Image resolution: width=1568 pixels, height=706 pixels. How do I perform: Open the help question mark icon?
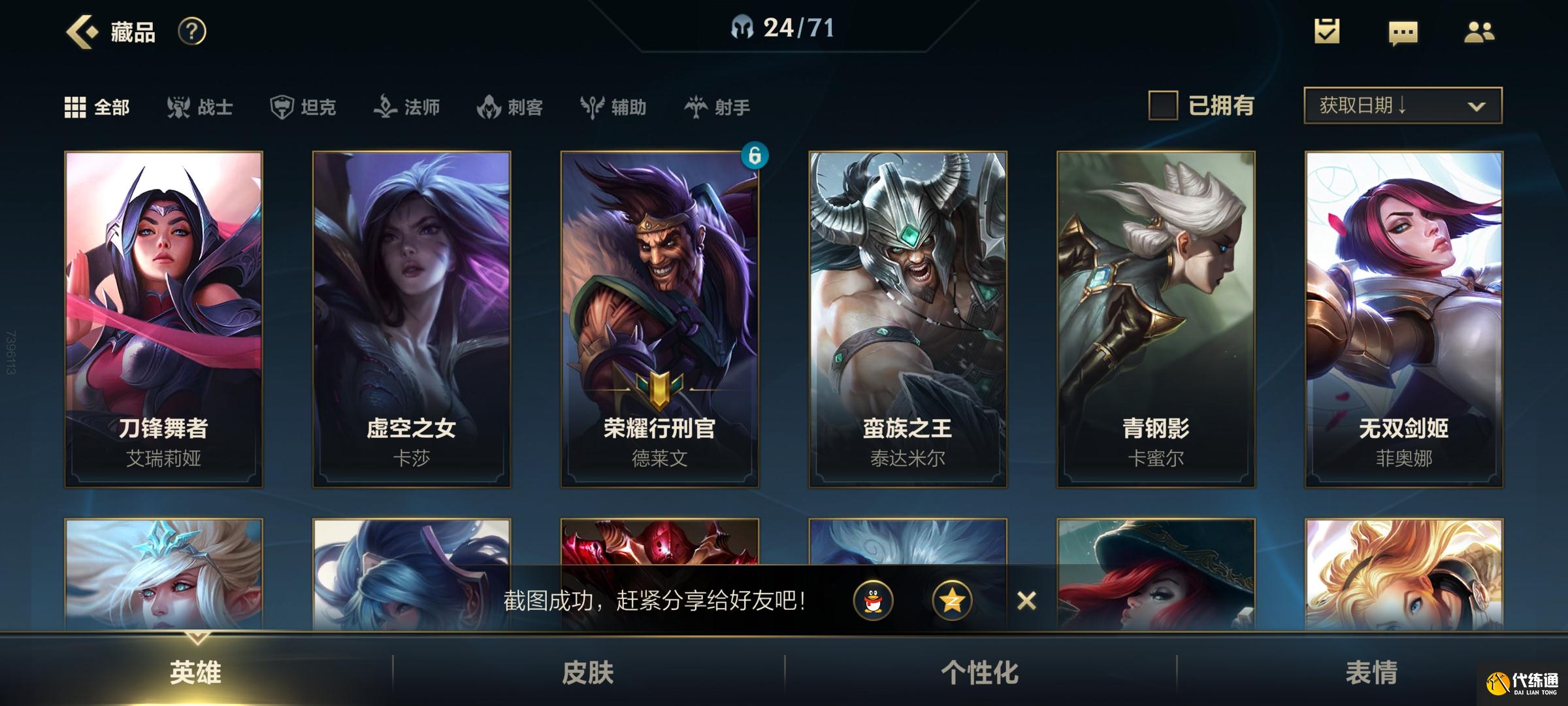(x=189, y=31)
